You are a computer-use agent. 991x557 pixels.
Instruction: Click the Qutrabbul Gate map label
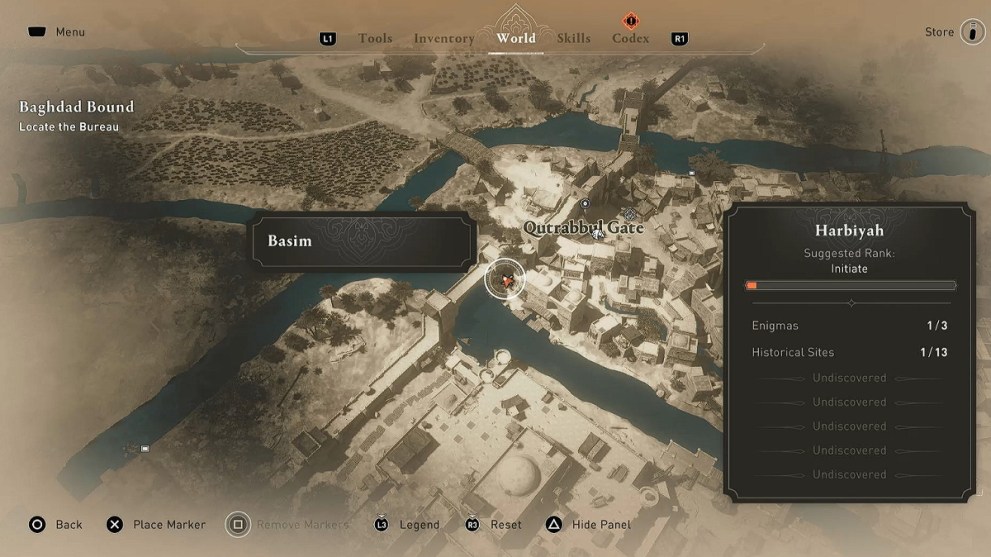point(583,228)
